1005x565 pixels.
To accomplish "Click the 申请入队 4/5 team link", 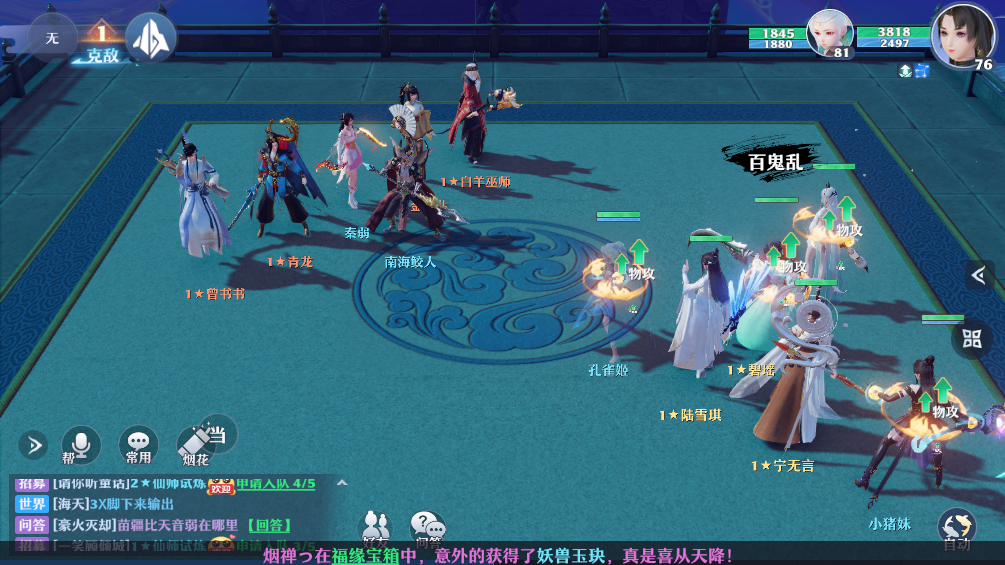I will [x=275, y=484].
